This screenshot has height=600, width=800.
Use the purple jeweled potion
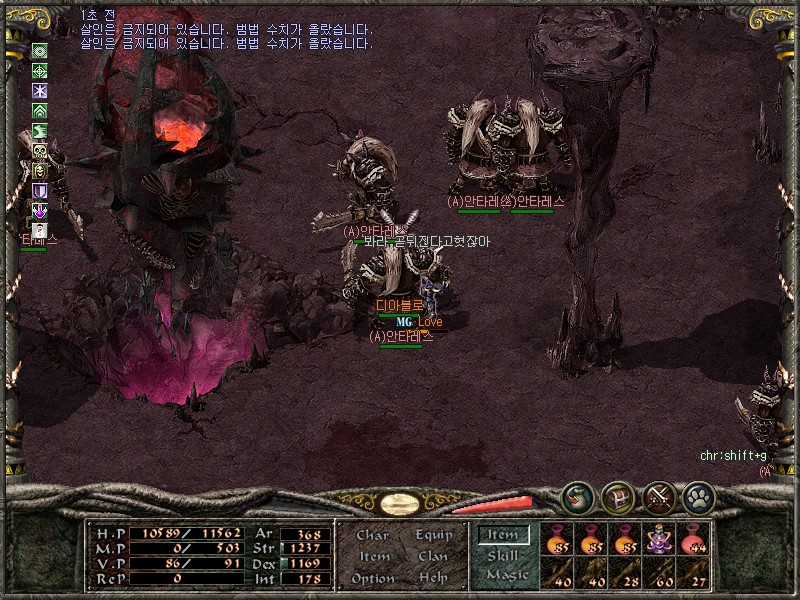pyautogui.click(x=660, y=541)
